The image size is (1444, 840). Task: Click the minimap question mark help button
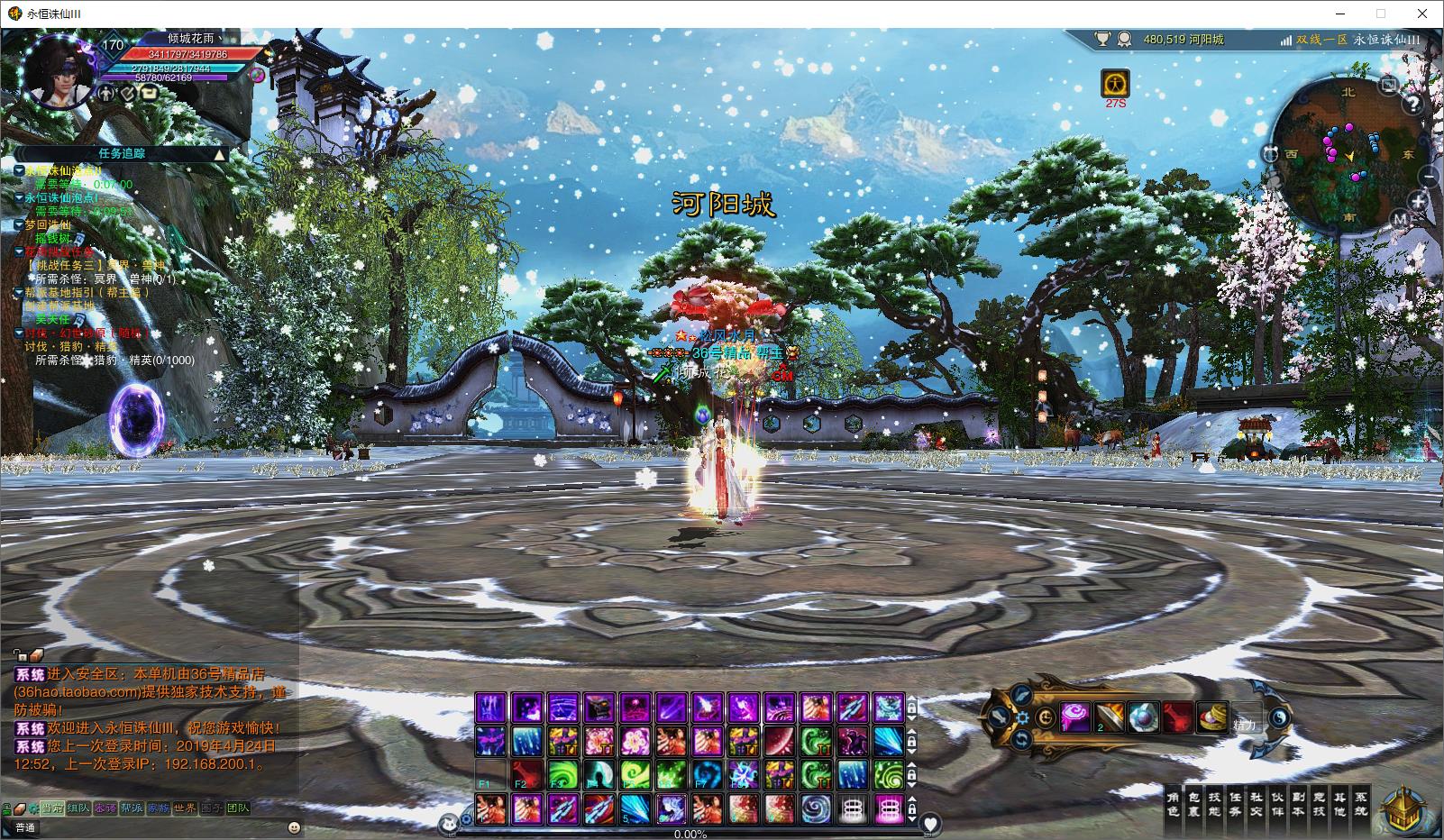click(1414, 103)
